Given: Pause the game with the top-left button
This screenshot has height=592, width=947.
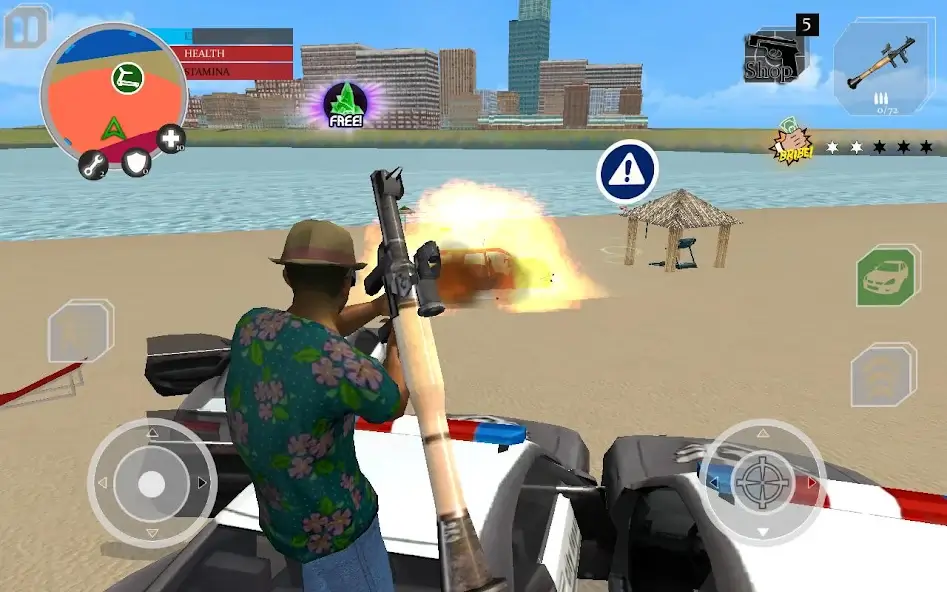Looking at the screenshot, I should (27, 26).
